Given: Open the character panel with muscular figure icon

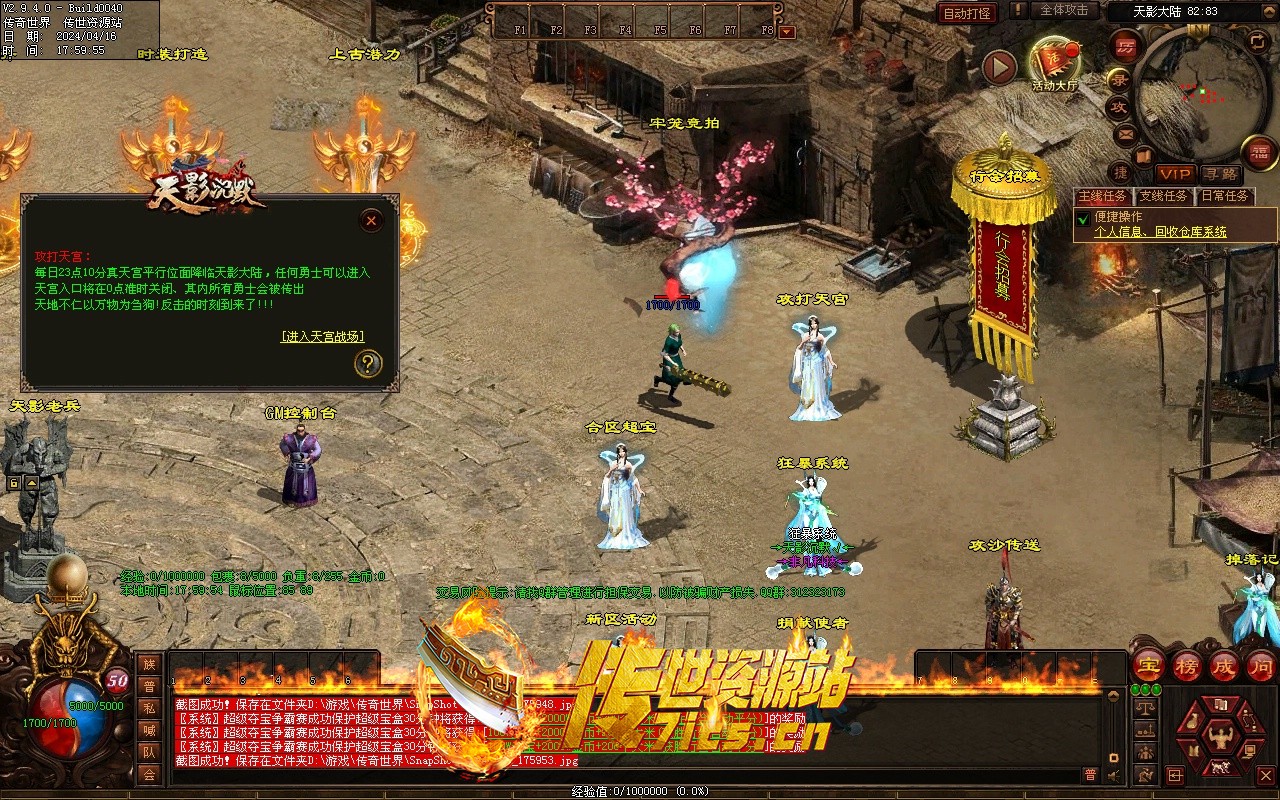Looking at the screenshot, I should [x=1219, y=737].
